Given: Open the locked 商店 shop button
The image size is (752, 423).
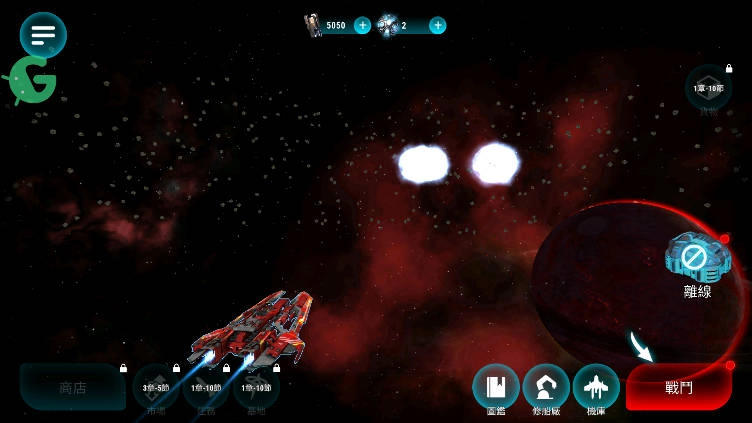Looking at the screenshot, I should [73, 387].
